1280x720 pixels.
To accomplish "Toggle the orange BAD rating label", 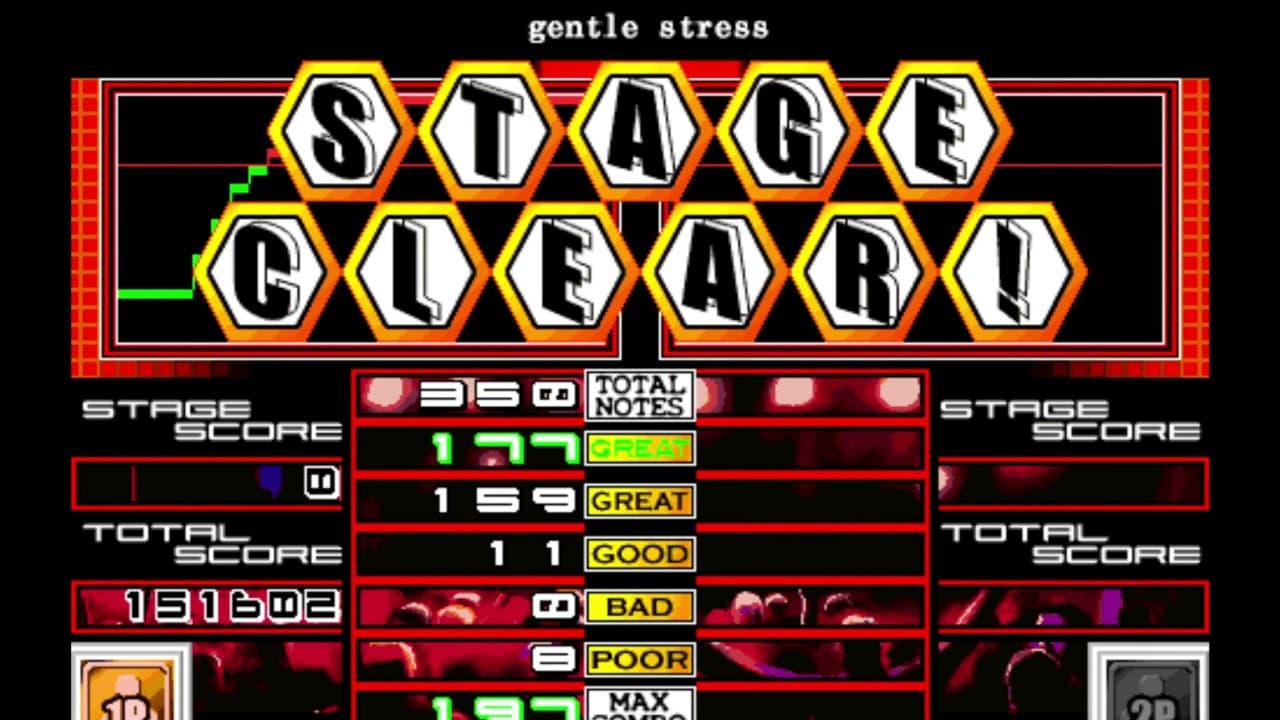I will pos(639,606).
